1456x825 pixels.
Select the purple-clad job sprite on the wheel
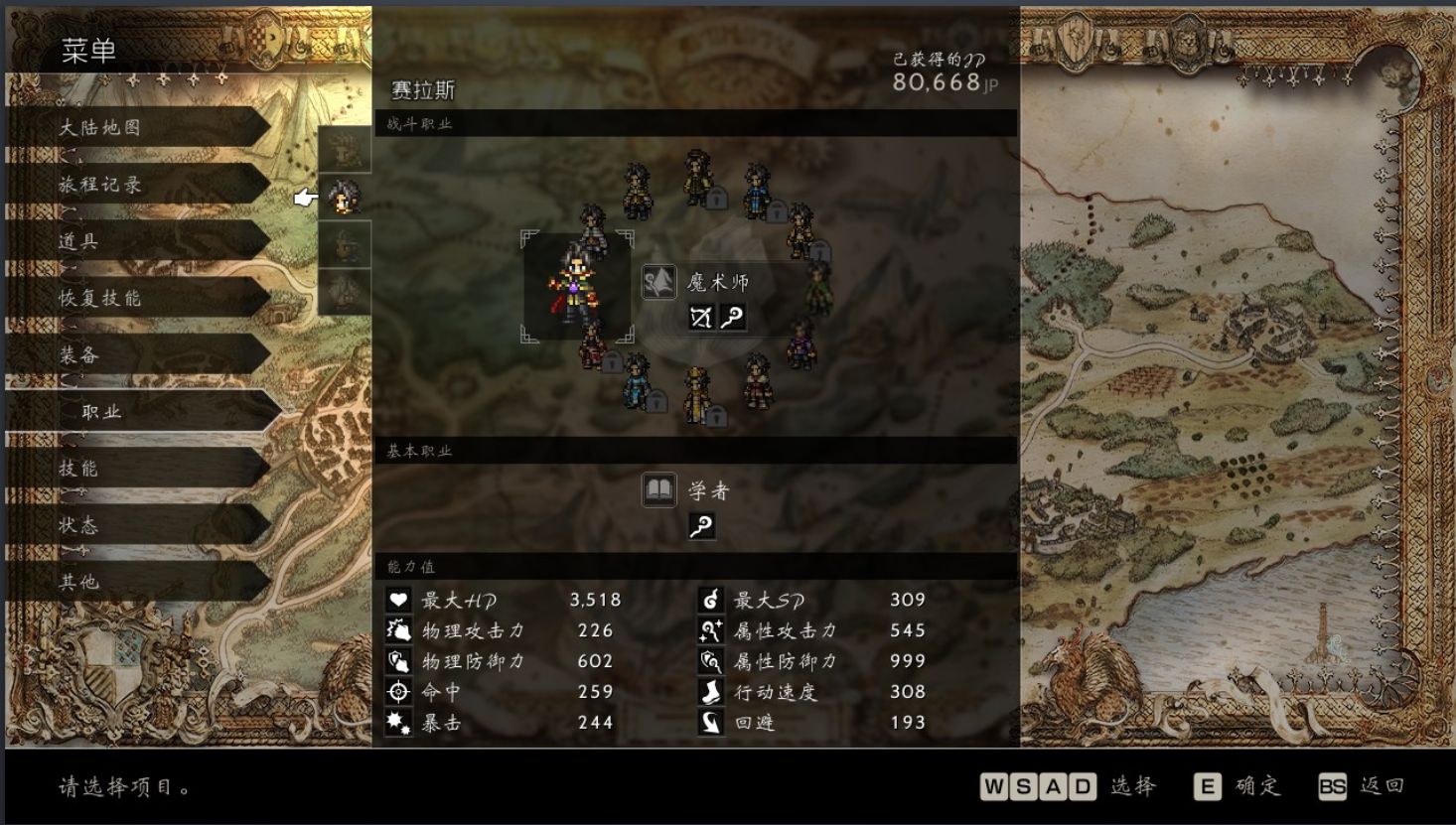coord(801,344)
